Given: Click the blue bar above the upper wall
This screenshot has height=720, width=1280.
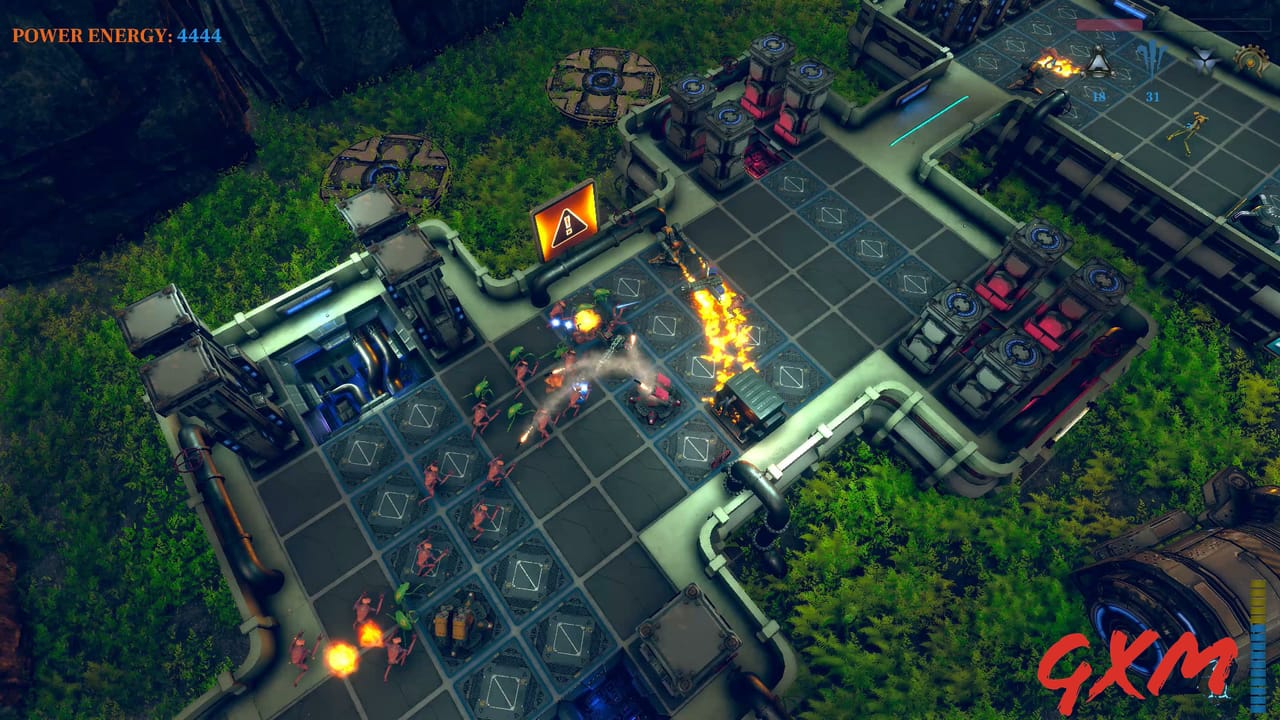Looking at the screenshot, I should pyautogui.click(x=1129, y=8).
